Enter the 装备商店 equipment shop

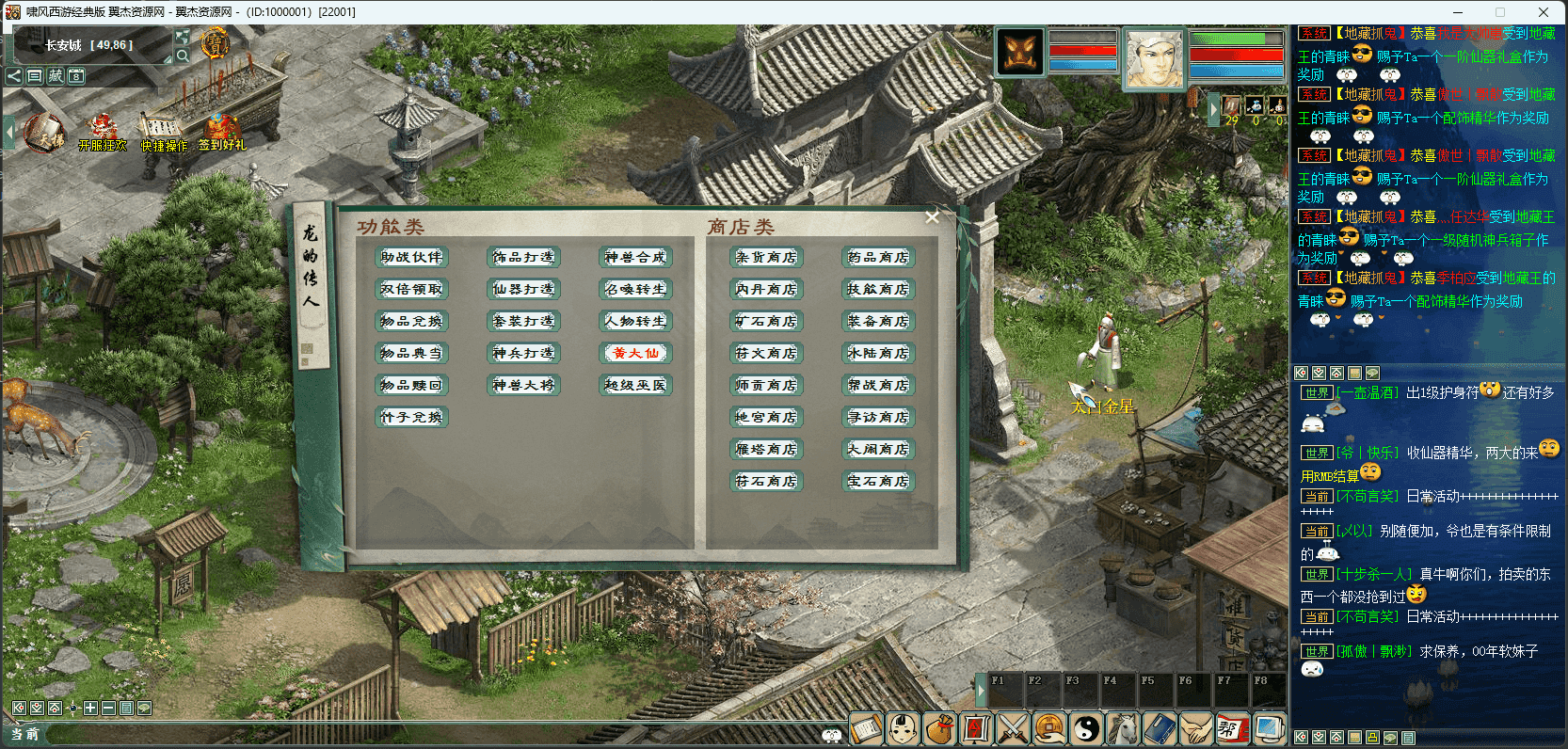point(878,321)
